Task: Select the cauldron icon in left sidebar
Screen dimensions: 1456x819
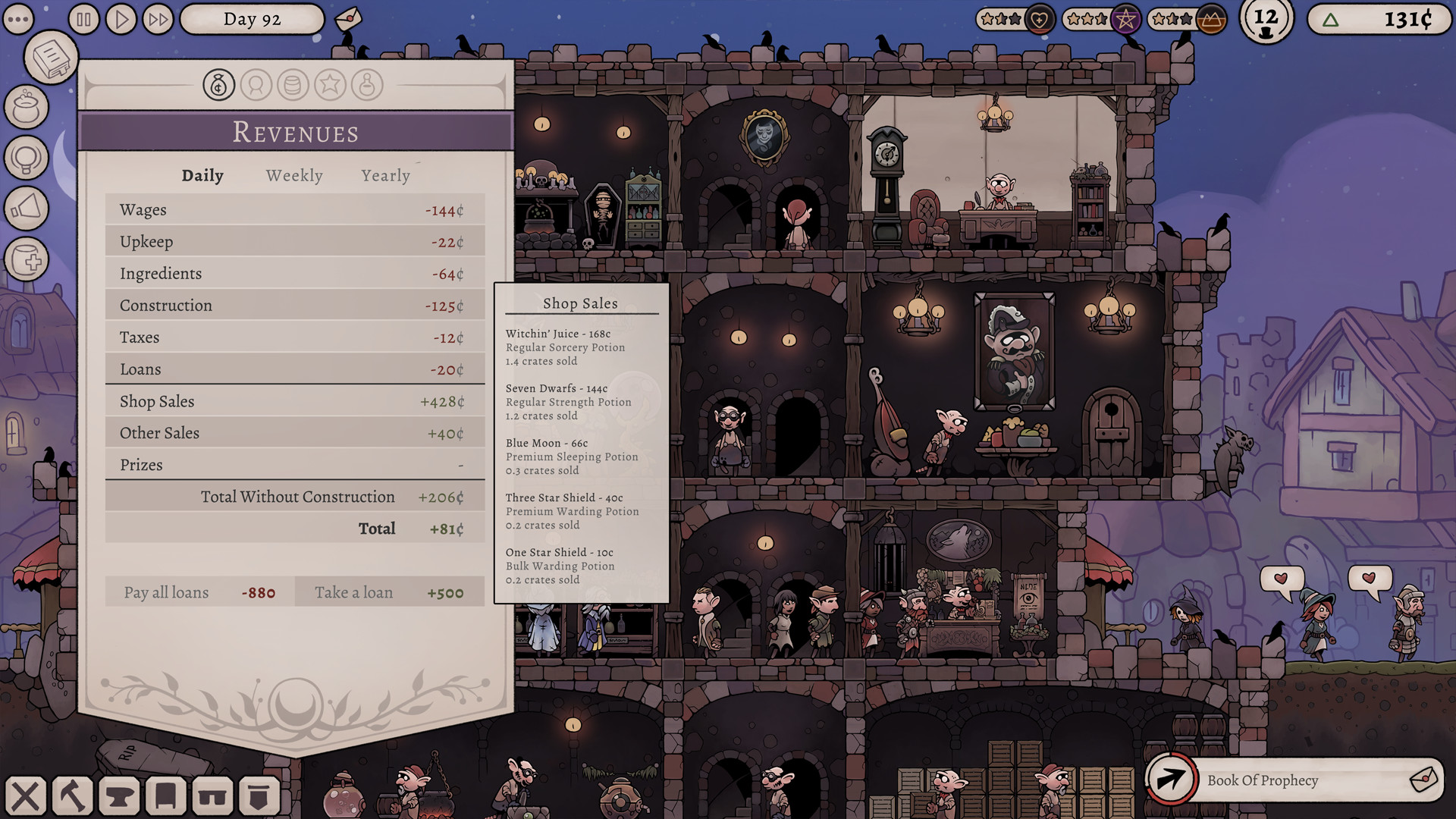Action: 27,108
